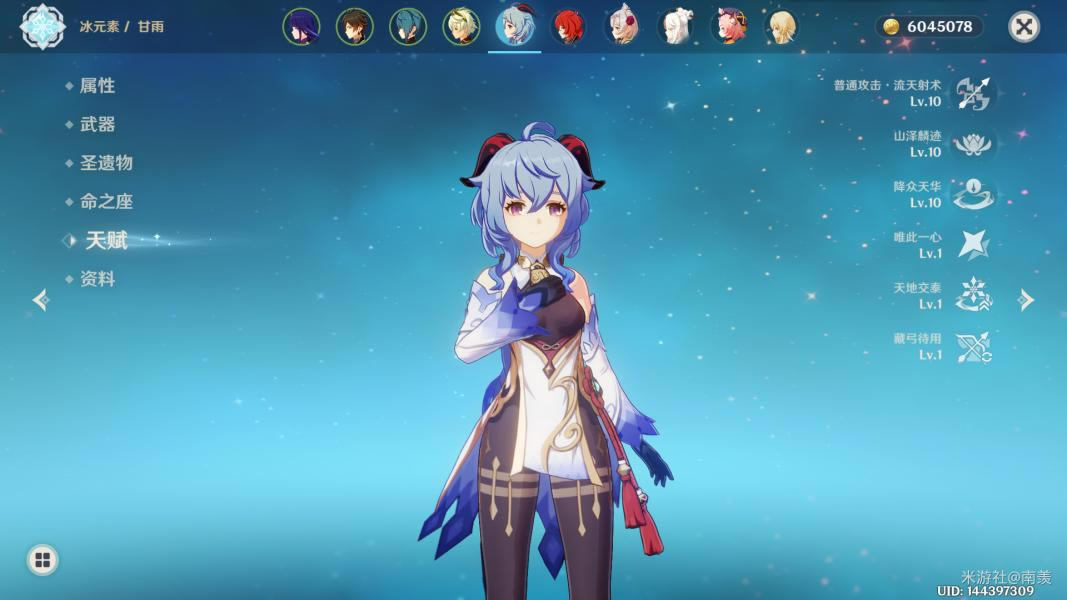This screenshot has width=1067, height=600.
Task: Close the character screen with the X button
Action: click(1023, 27)
